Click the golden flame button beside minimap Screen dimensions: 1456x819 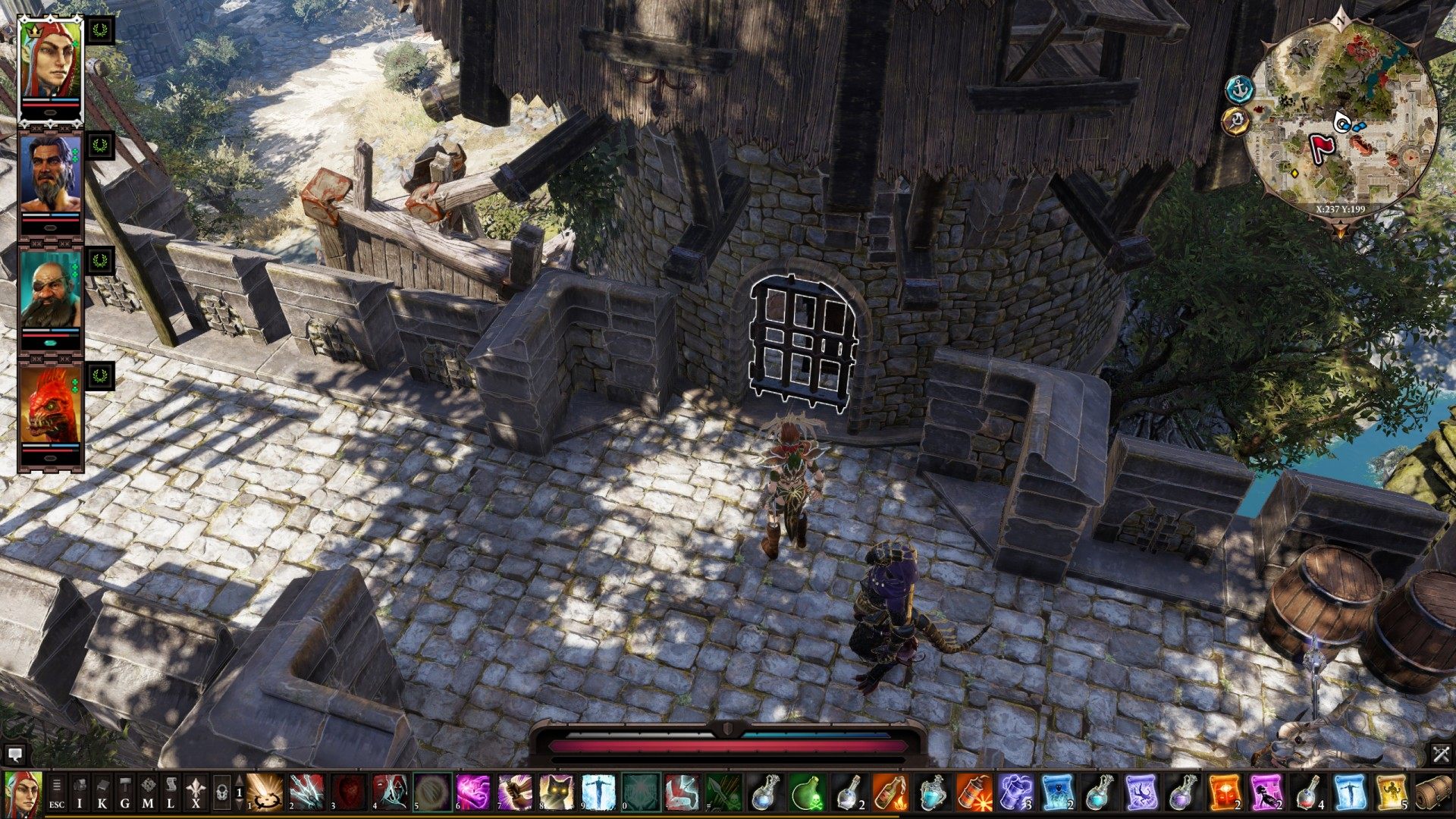click(1237, 120)
